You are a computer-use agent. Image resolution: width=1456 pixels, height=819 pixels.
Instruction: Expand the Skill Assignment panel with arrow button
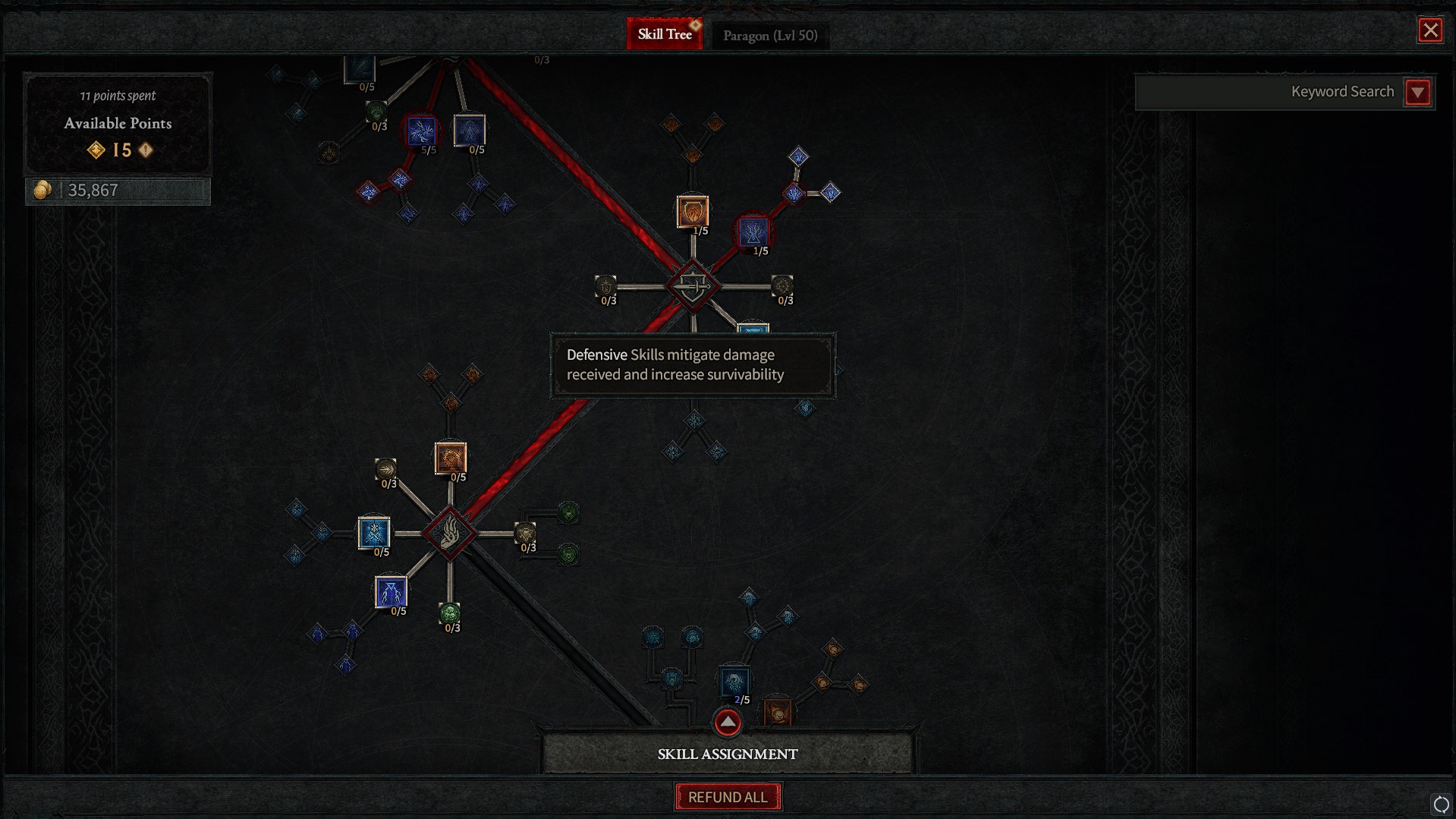tap(726, 722)
